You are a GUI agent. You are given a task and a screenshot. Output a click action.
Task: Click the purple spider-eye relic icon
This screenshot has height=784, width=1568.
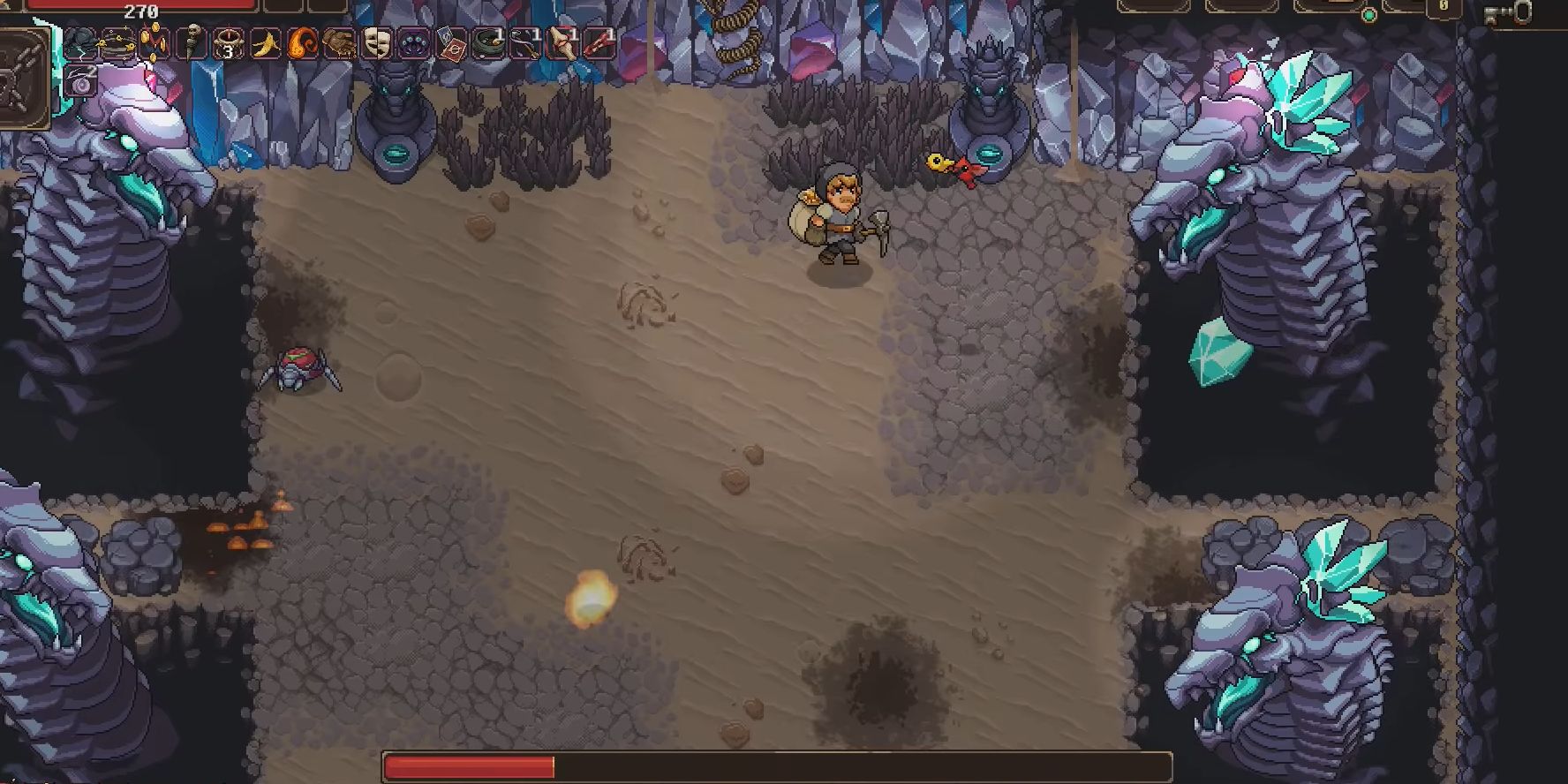(x=412, y=42)
